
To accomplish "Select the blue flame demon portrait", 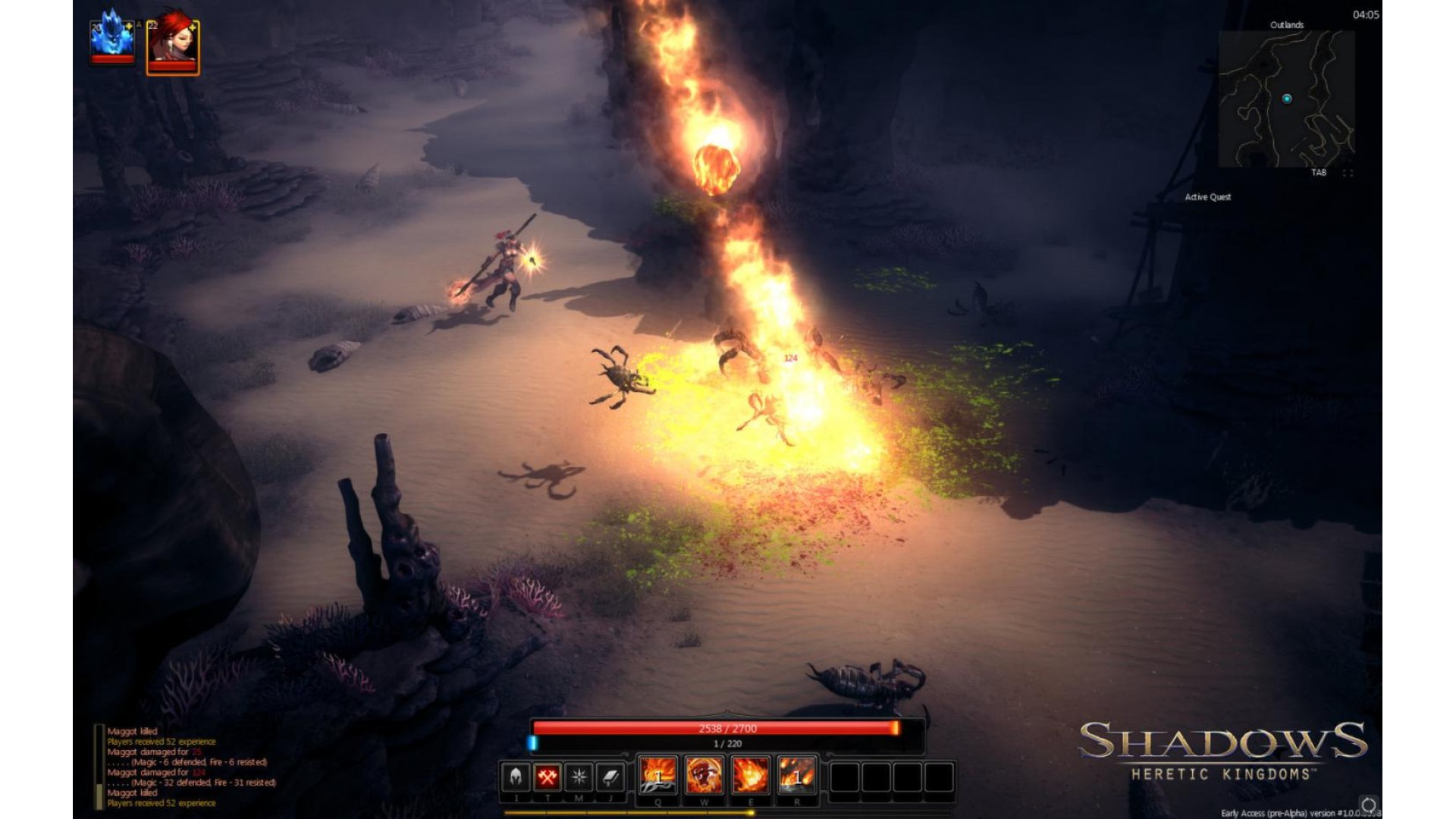I will click(x=112, y=39).
